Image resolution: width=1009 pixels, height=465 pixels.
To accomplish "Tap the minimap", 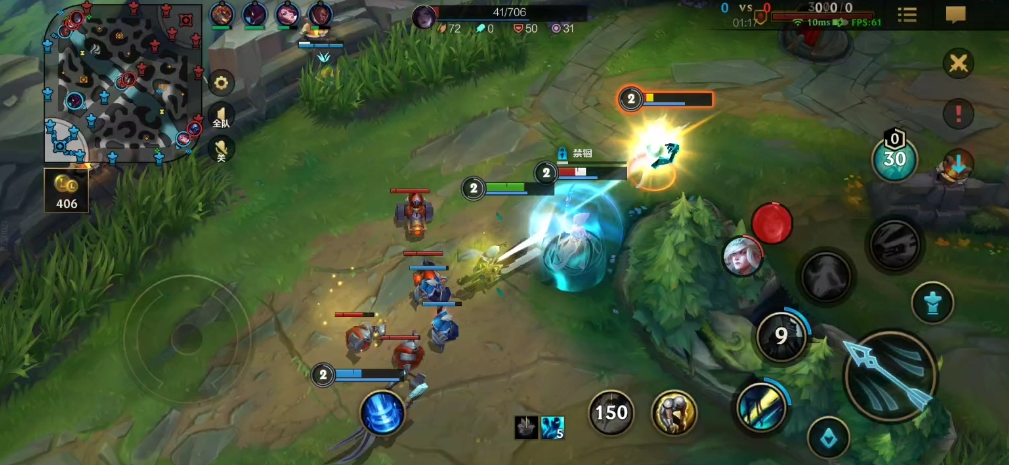I will pos(119,85).
